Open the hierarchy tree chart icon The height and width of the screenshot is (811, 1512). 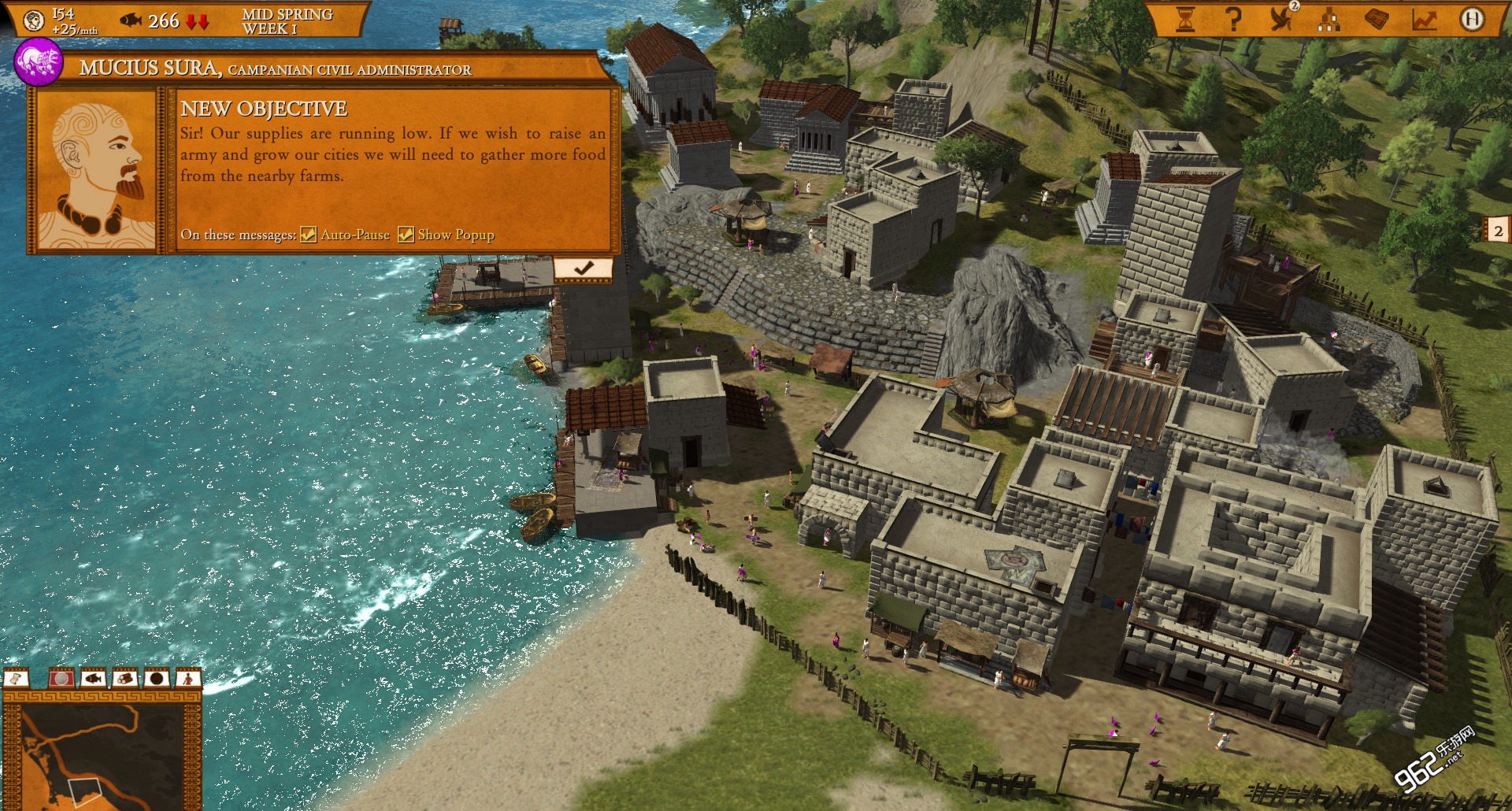pyautogui.click(x=1329, y=20)
